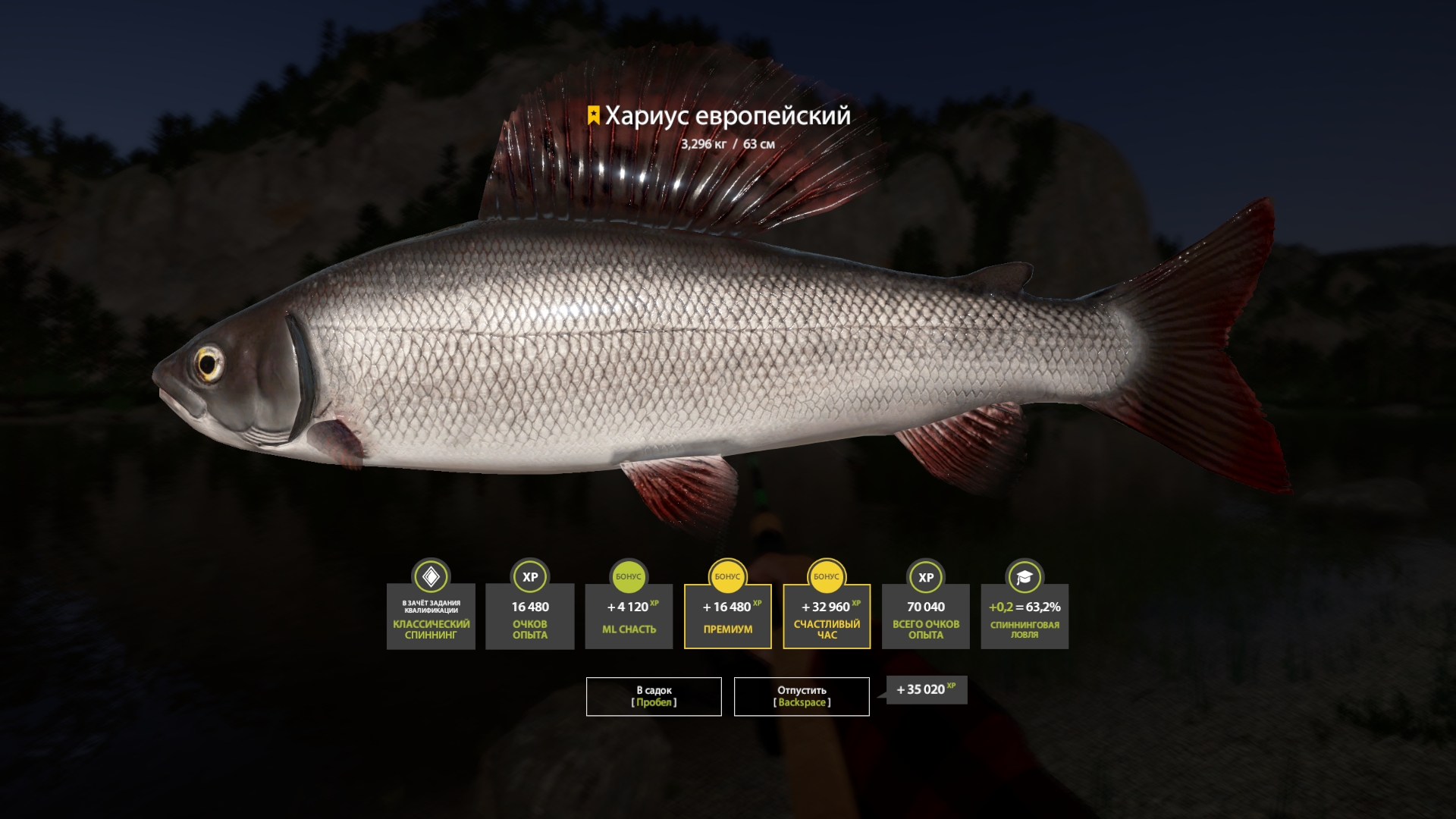
Task: Click the БОНУС icon on the Счастливый час panel
Action: (x=827, y=578)
